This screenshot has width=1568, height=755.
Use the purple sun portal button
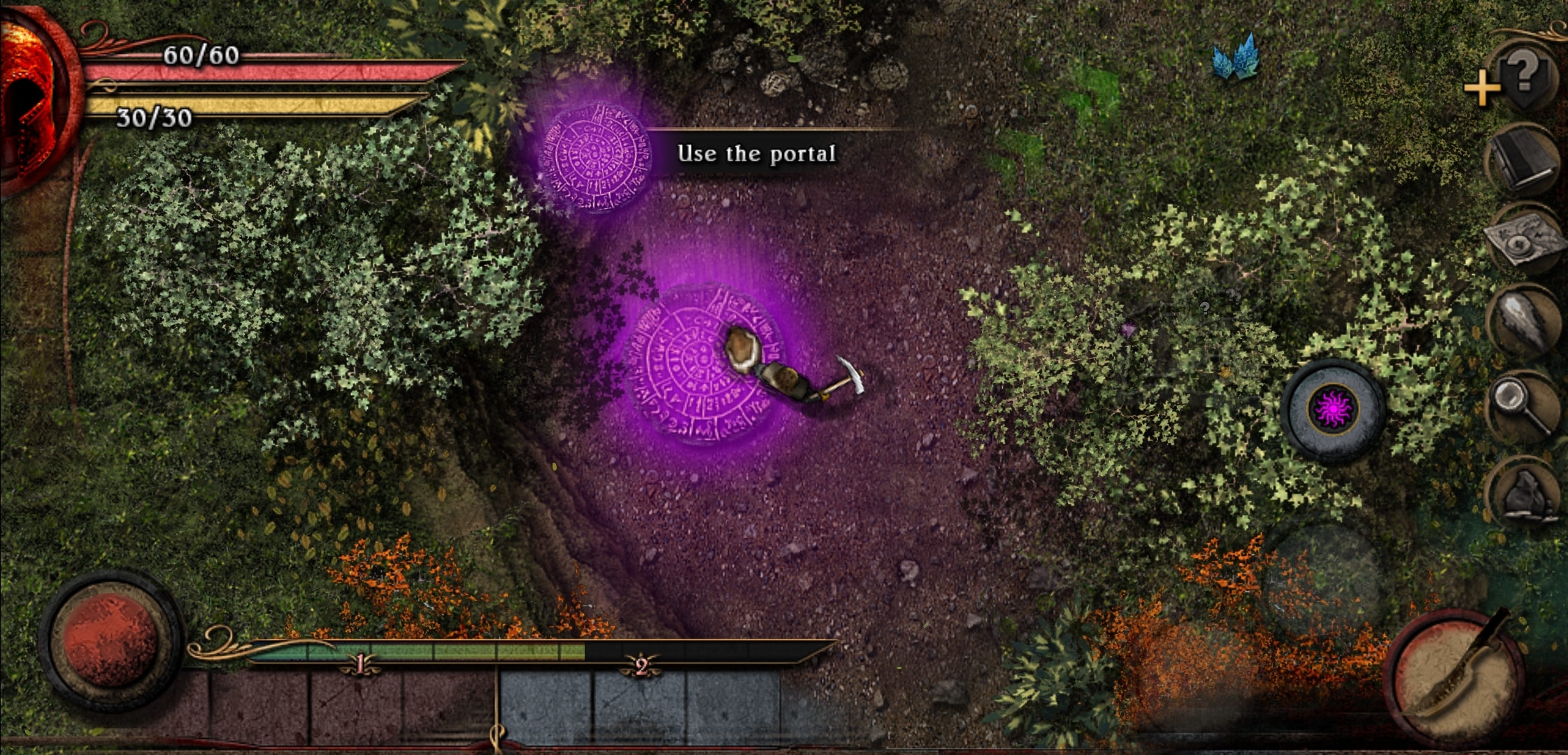(x=1334, y=410)
